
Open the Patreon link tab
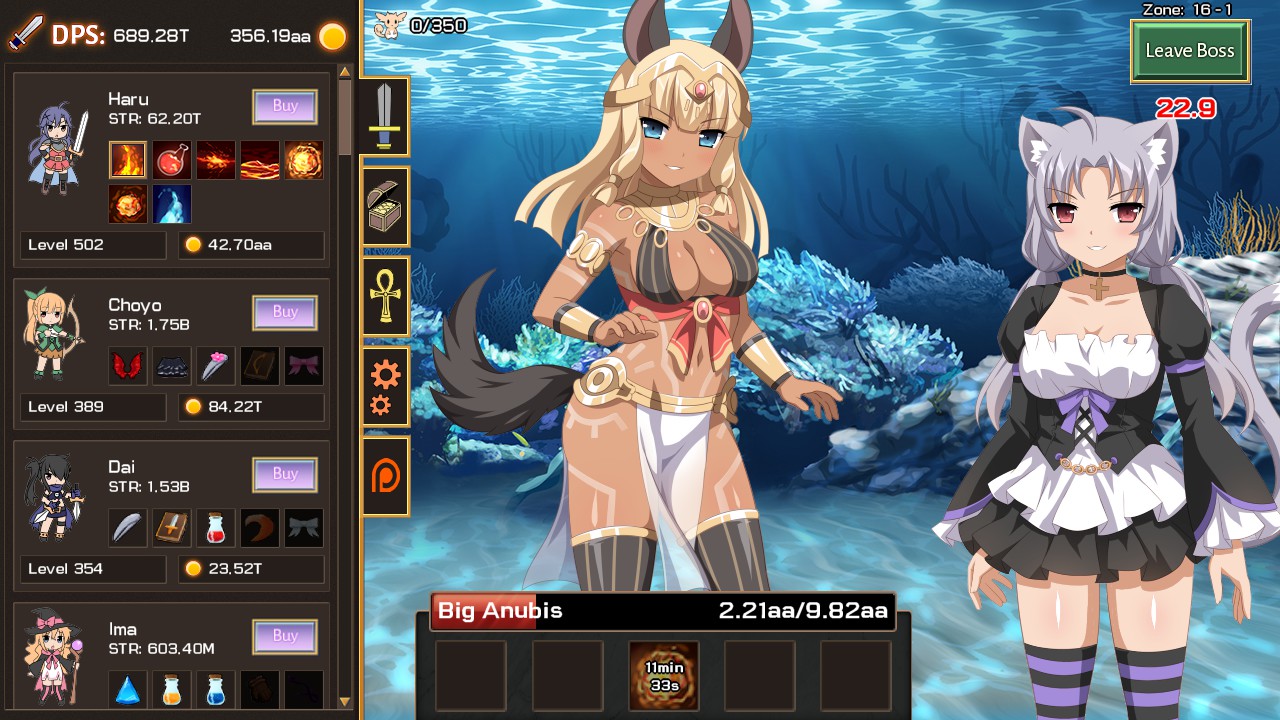coord(385,476)
